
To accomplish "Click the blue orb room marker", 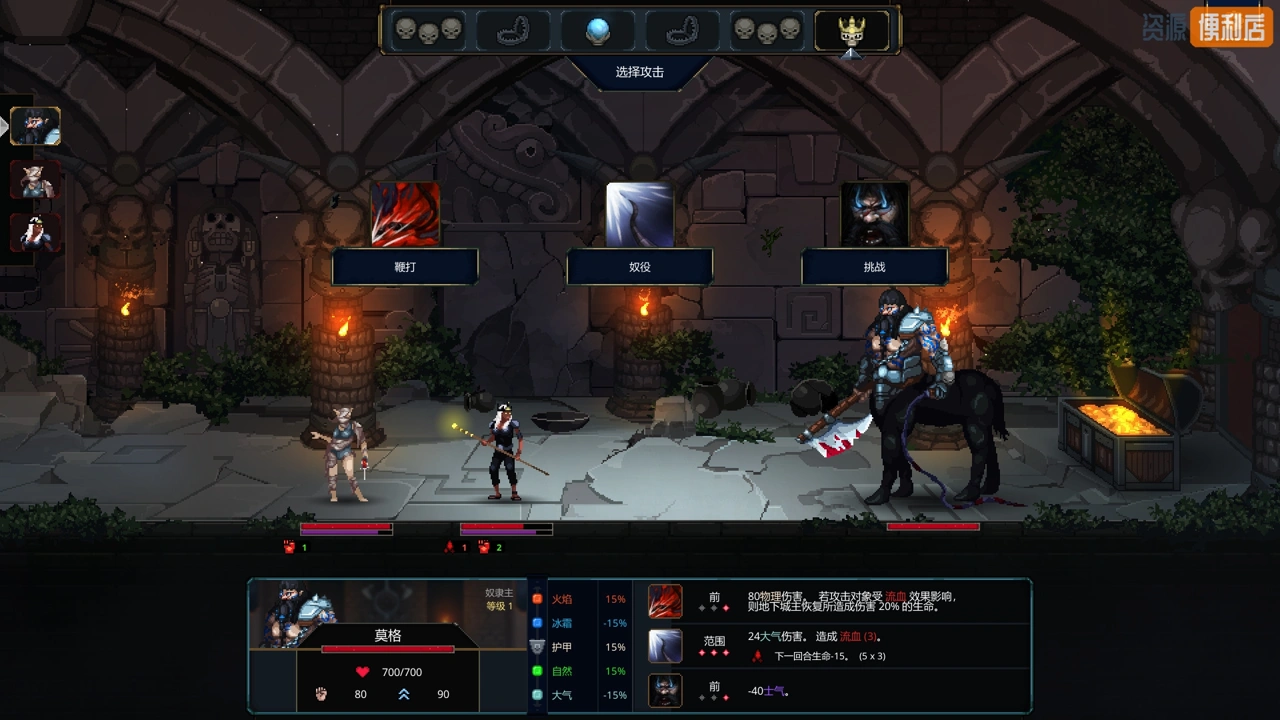I will (597, 31).
